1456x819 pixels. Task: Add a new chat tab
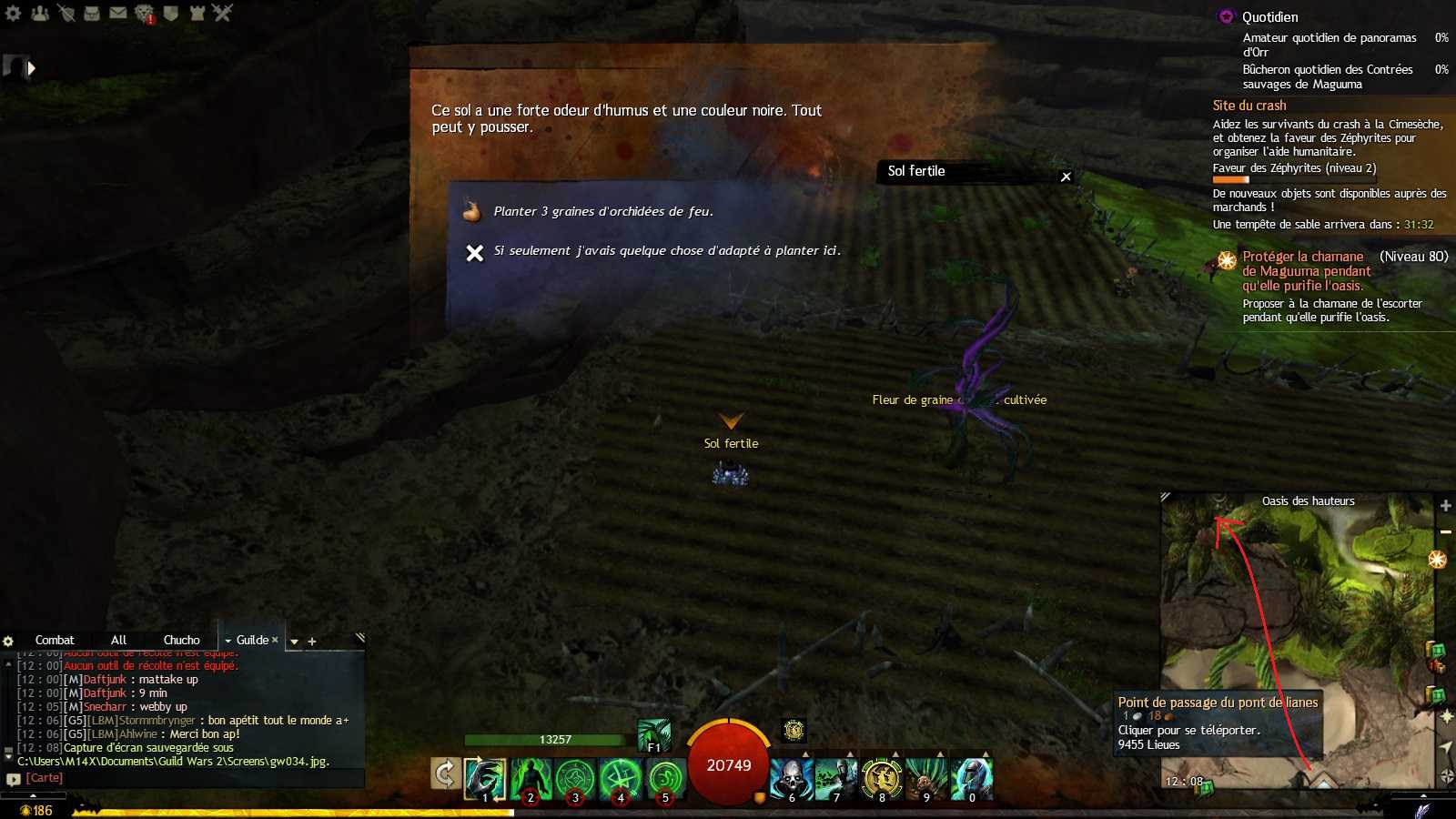pyautogui.click(x=312, y=642)
